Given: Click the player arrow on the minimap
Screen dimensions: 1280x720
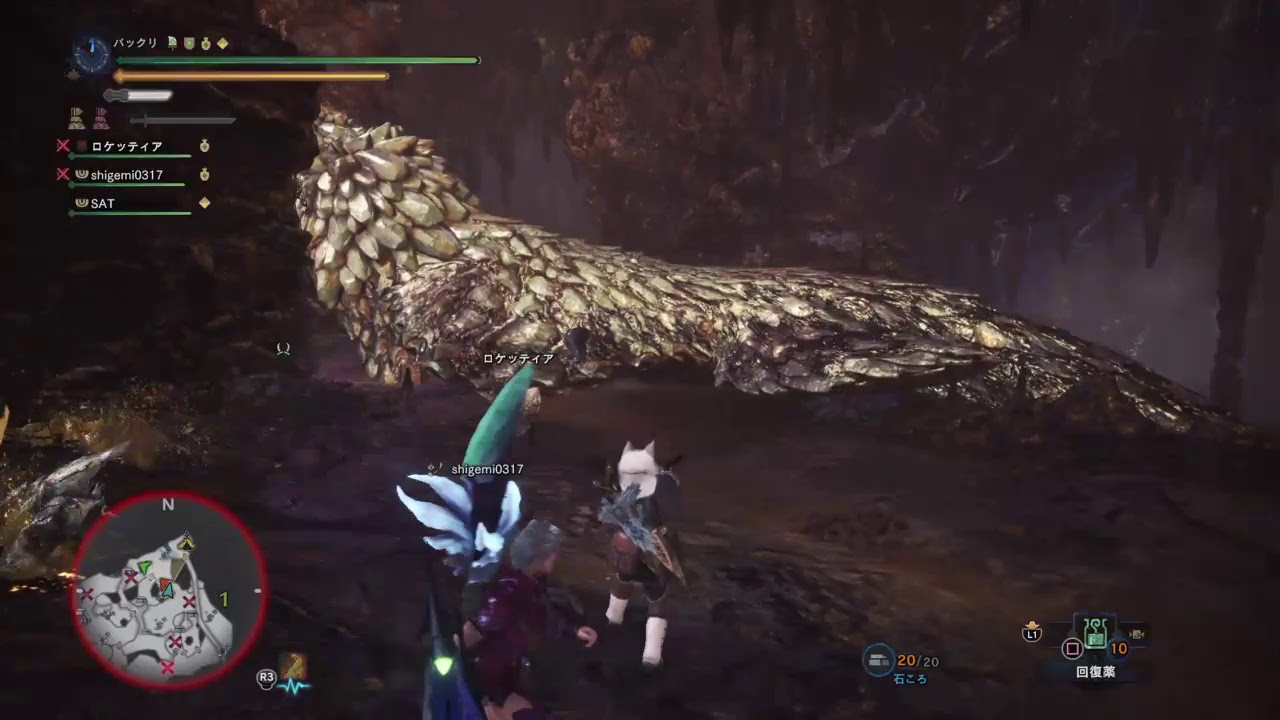Looking at the screenshot, I should 166,590.
